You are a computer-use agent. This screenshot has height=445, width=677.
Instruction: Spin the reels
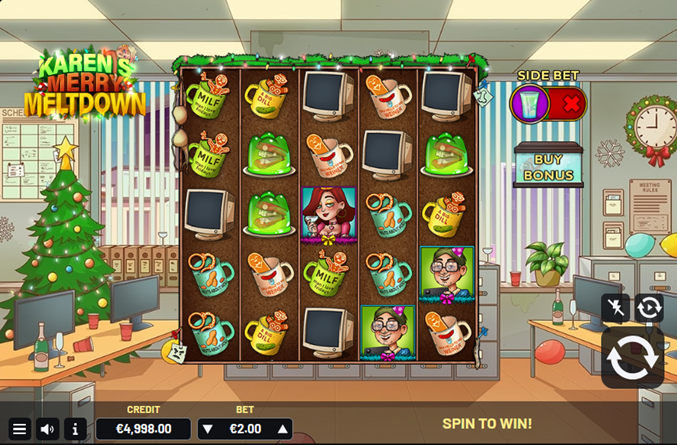pyautogui.click(x=632, y=358)
